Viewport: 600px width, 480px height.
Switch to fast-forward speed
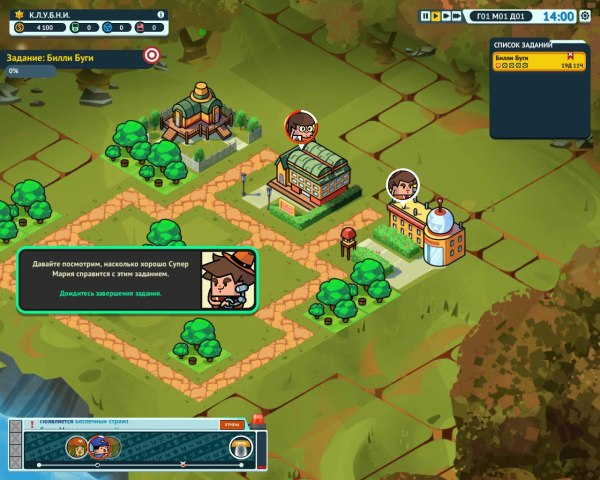coord(446,16)
